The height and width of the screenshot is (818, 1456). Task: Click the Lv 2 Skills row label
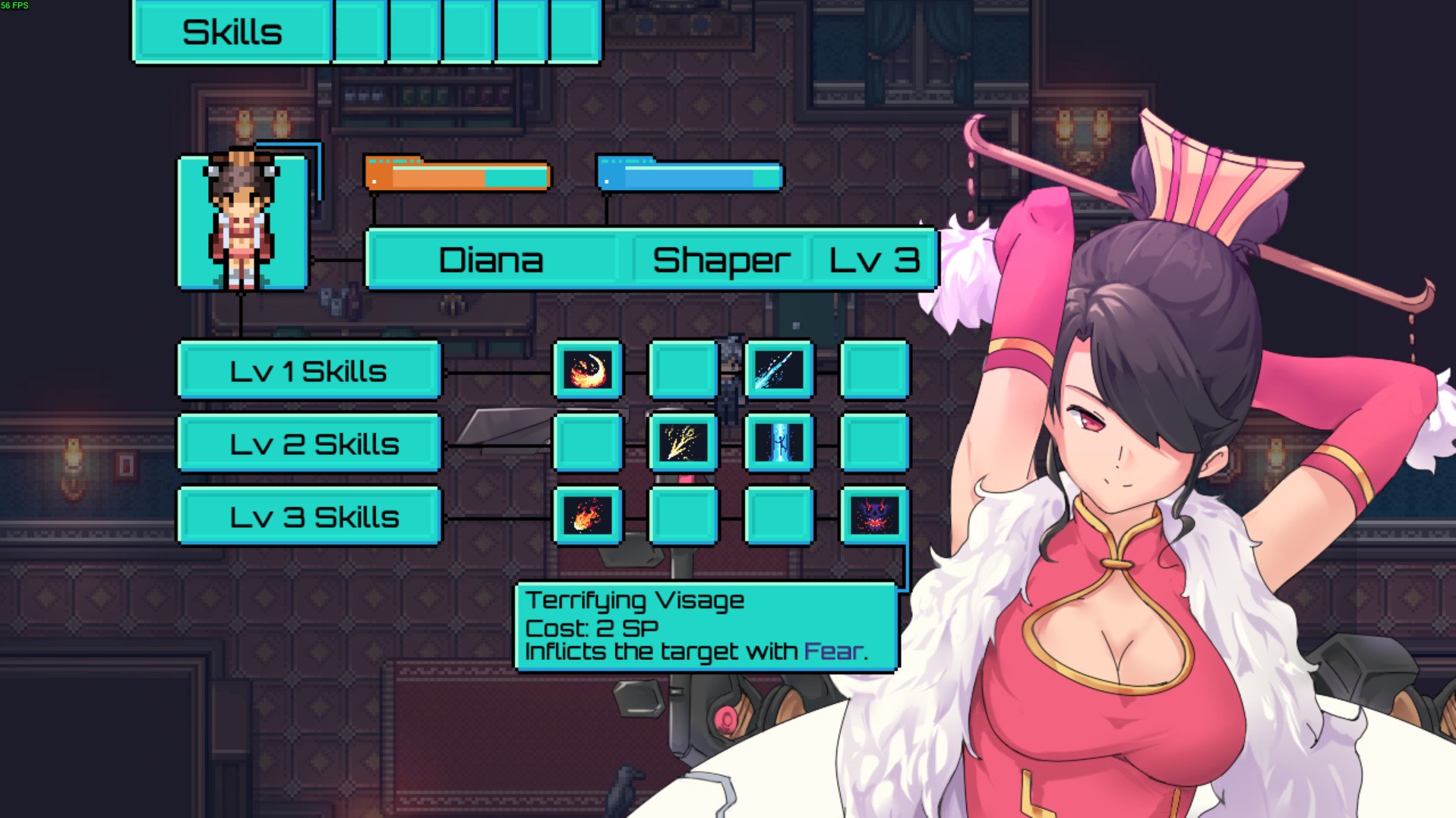pyautogui.click(x=309, y=444)
